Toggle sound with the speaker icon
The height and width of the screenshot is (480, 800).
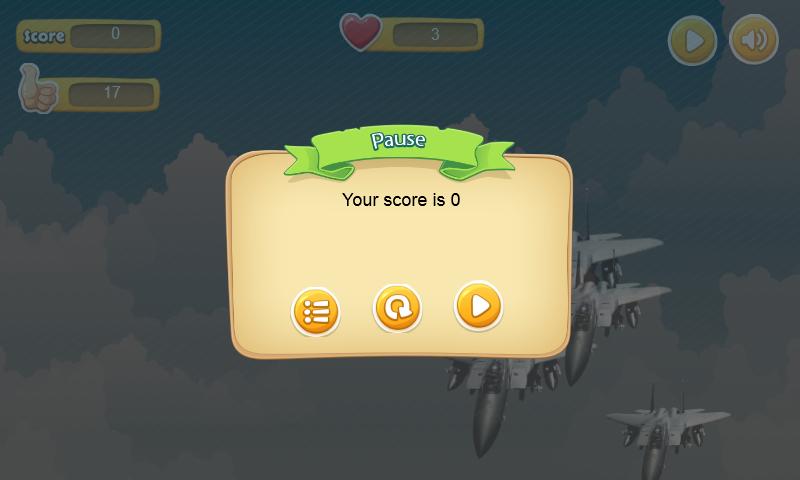tap(753, 41)
